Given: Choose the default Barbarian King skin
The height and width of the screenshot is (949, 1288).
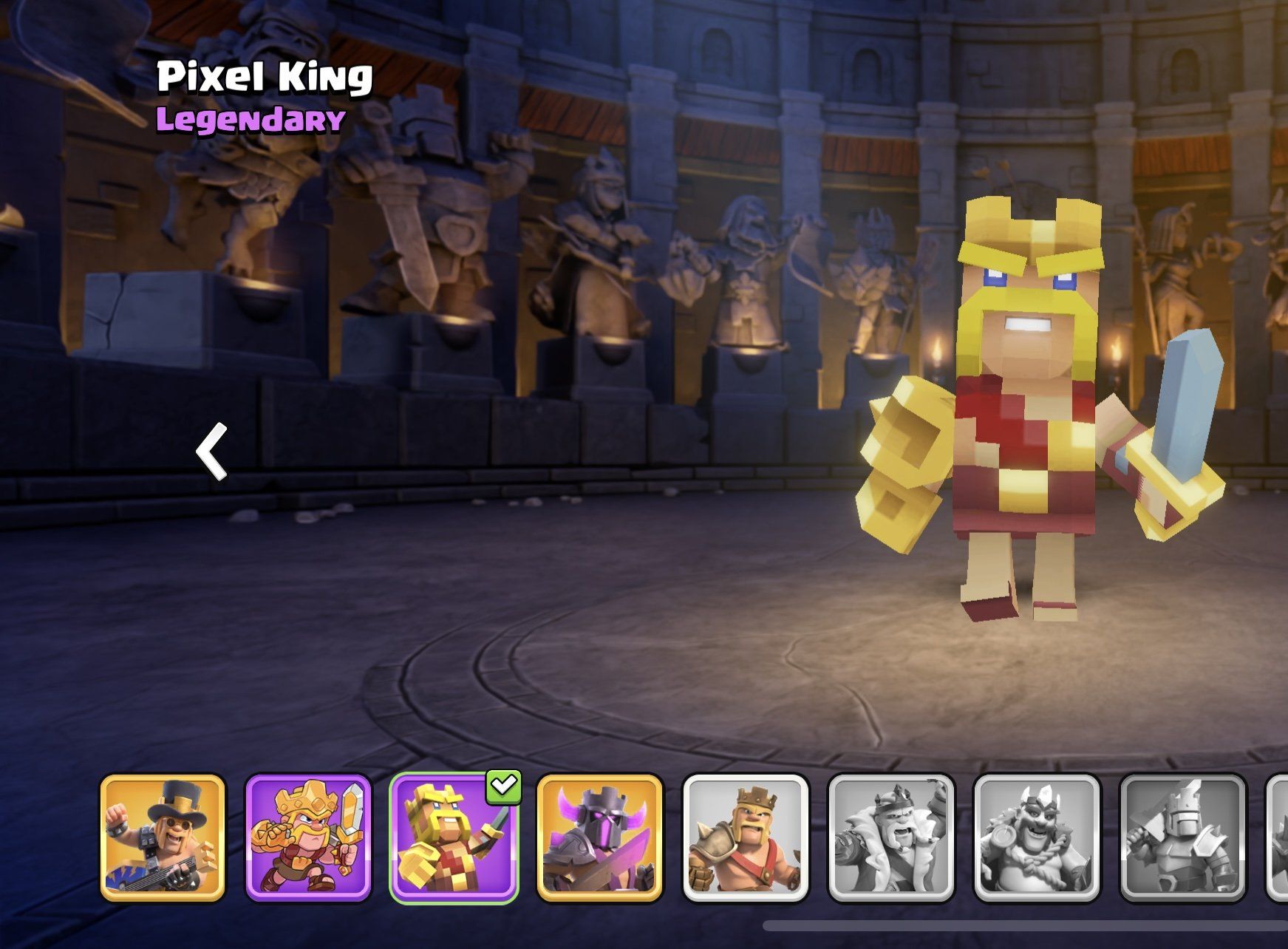Looking at the screenshot, I should pyautogui.click(x=745, y=837).
